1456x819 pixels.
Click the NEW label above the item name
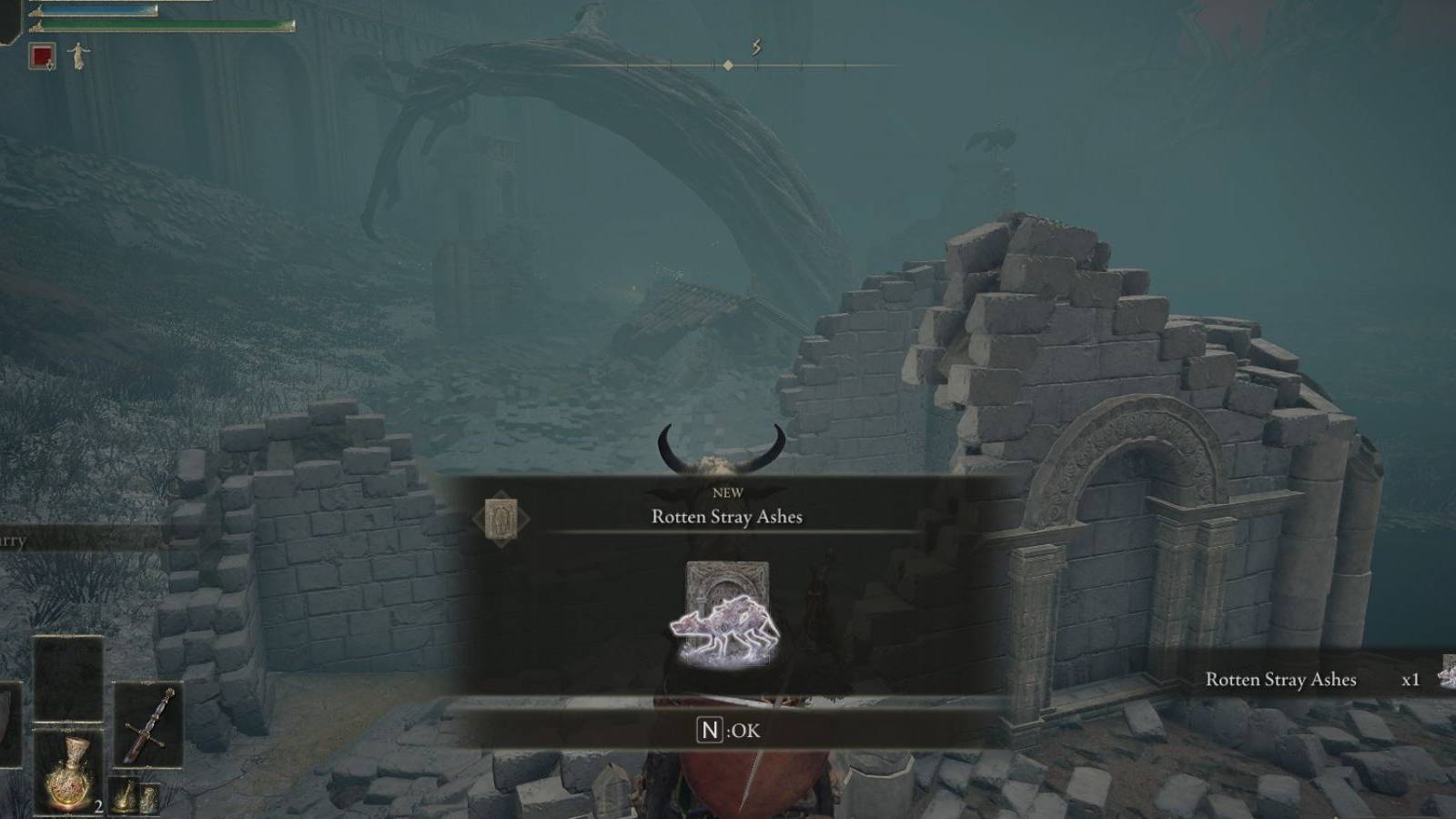729,492
